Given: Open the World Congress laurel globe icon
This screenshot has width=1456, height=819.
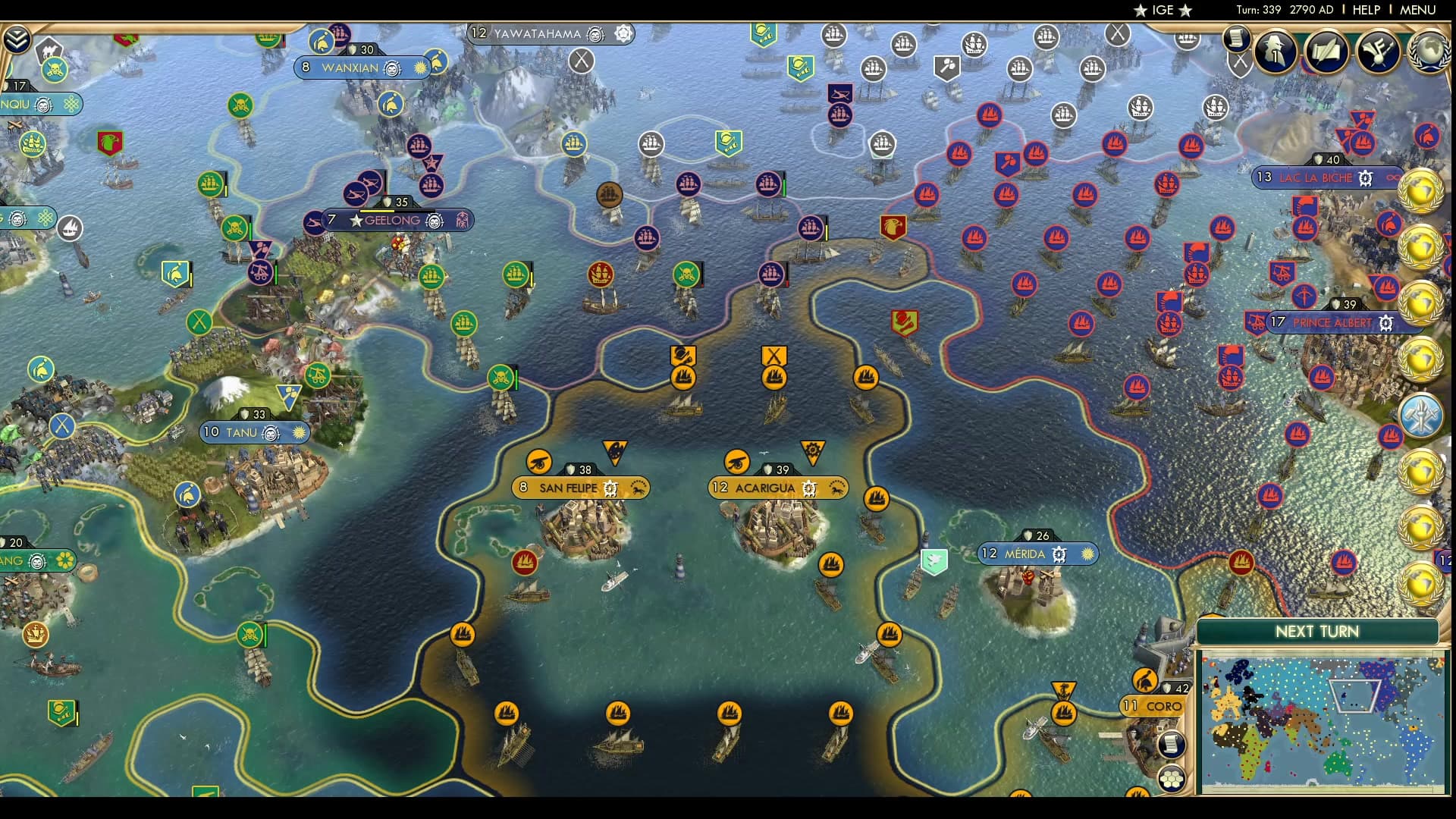Looking at the screenshot, I should (1431, 50).
